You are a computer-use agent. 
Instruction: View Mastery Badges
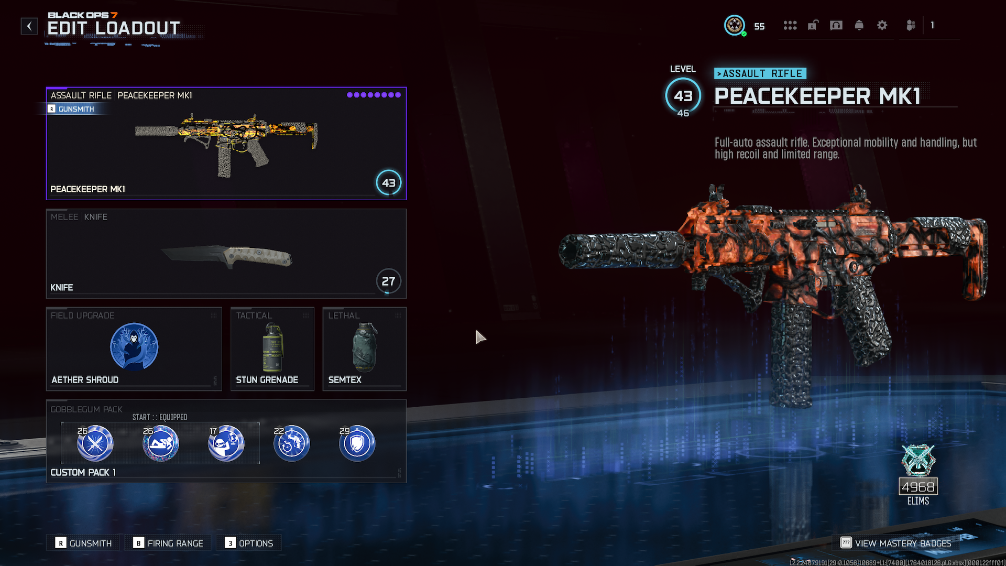(896, 543)
